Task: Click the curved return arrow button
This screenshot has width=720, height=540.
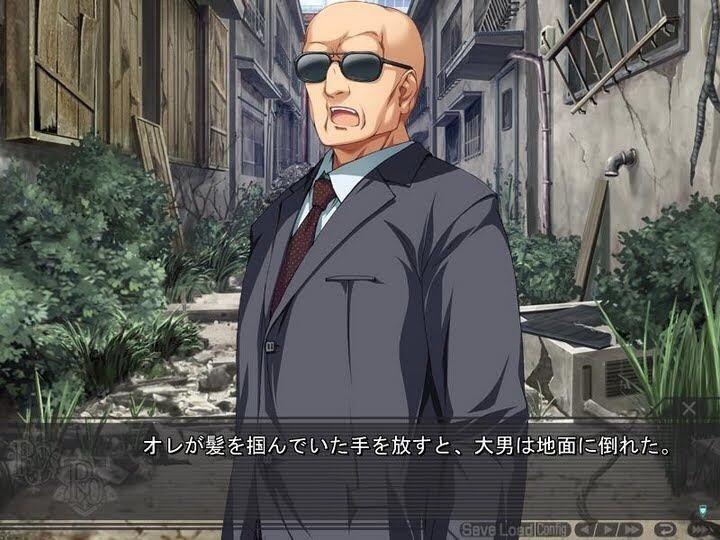Action: click(x=665, y=529)
